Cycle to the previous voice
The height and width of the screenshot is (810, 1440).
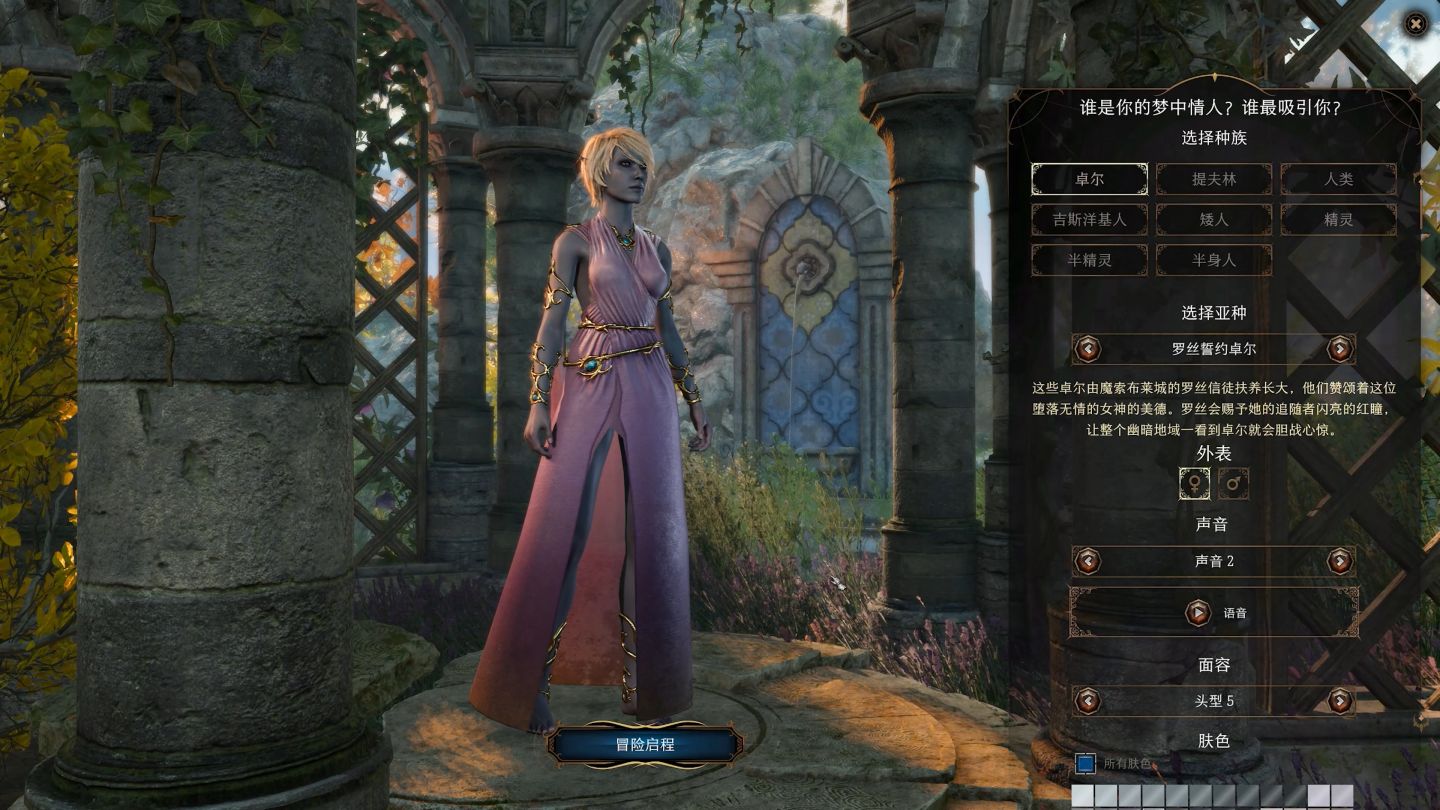[1087, 561]
